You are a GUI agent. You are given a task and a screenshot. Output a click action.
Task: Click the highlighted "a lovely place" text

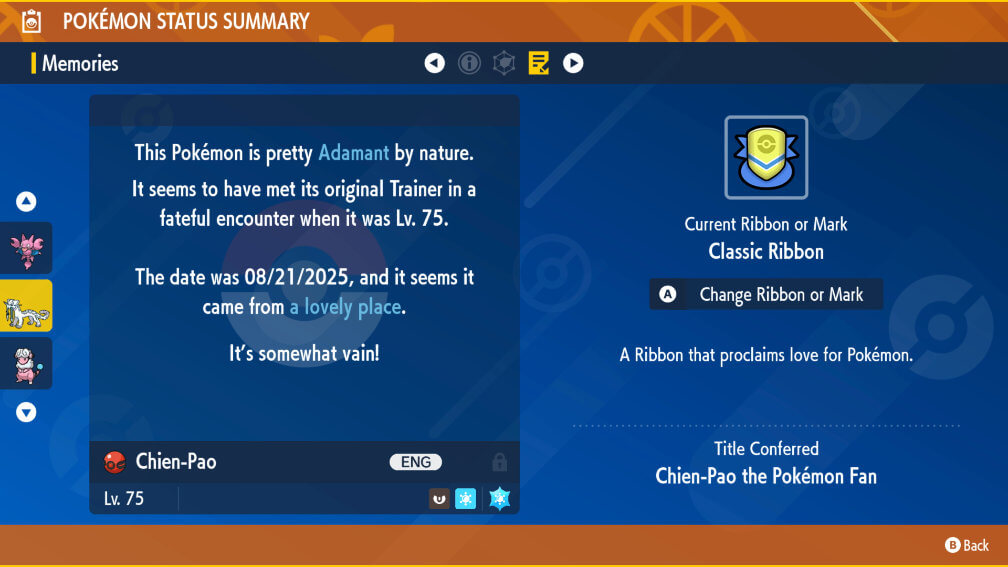(x=346, y=307)
